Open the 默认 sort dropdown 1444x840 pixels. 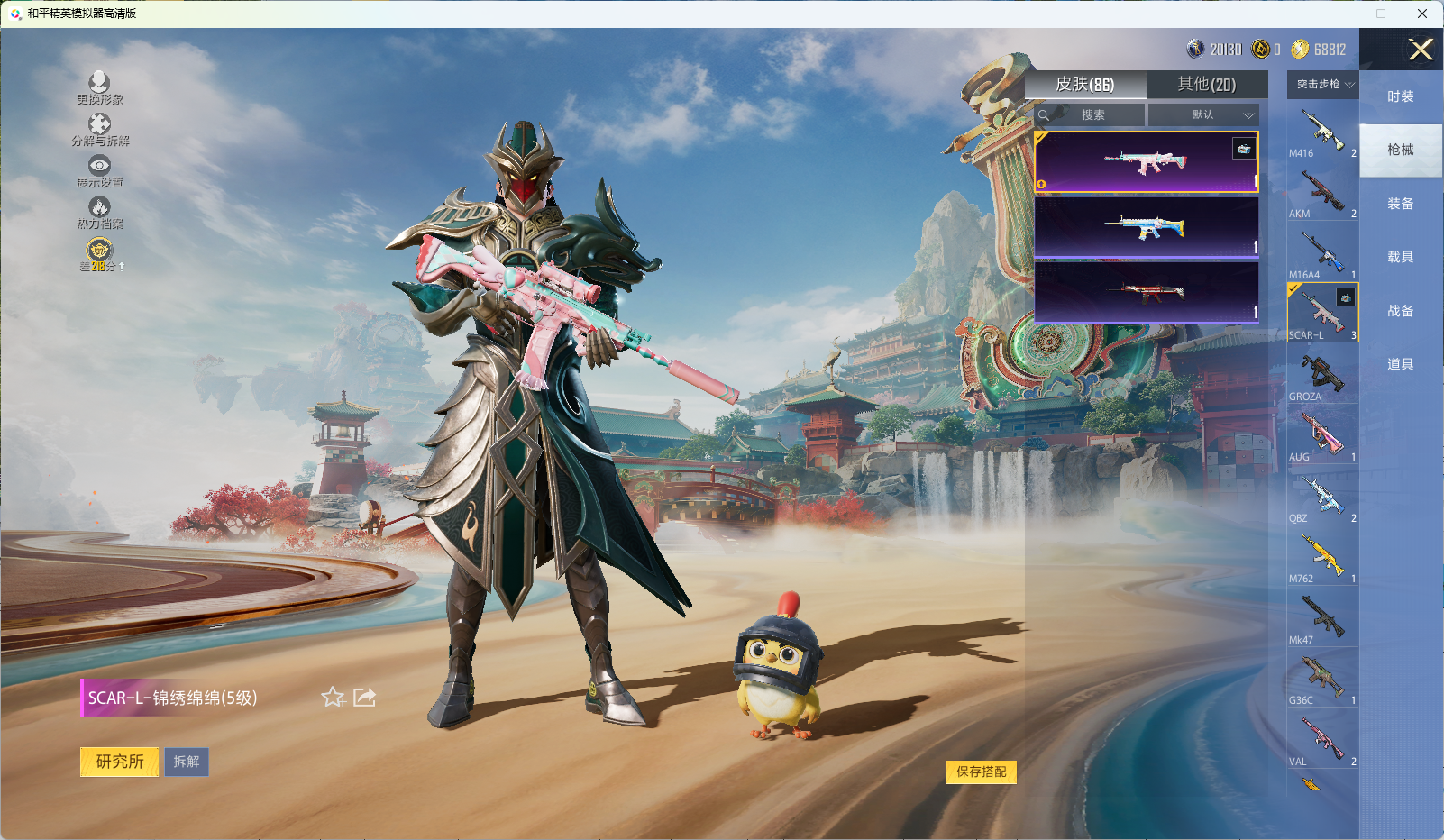[1203, 115]
